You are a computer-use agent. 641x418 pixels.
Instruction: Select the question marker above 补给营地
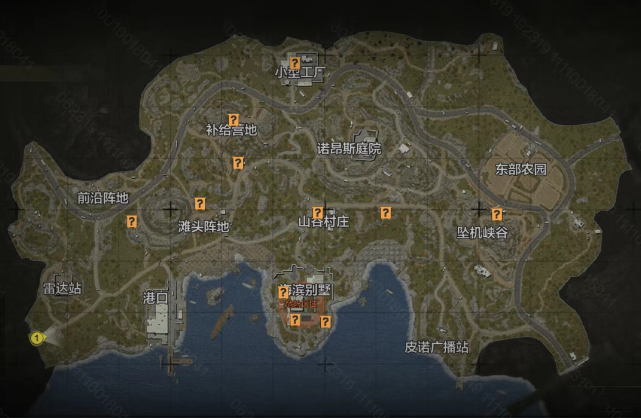233,120
